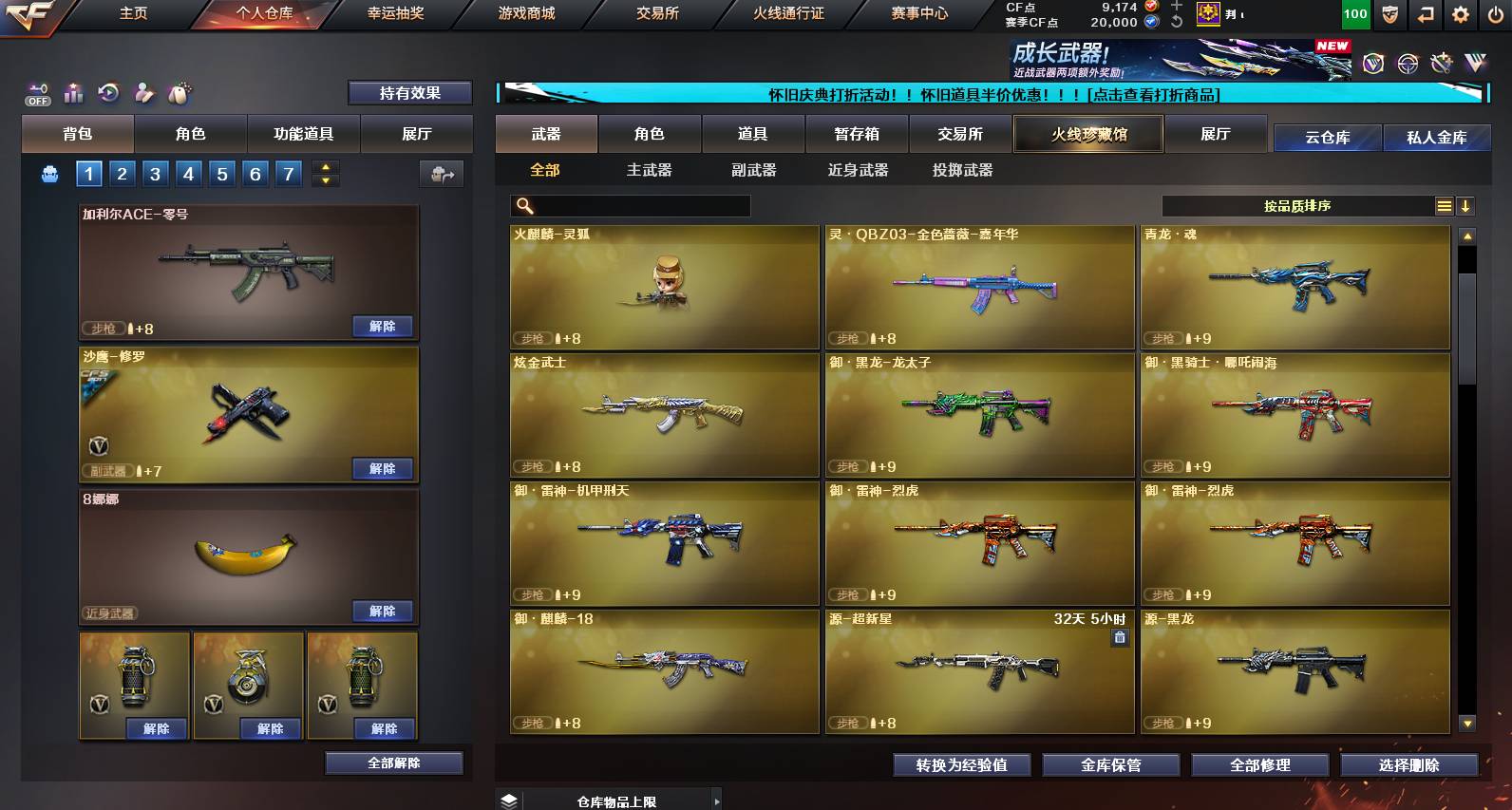Open the replay history icon above the backpack tabs
Screen dimensions: 1512x810
tap(107, 93)
